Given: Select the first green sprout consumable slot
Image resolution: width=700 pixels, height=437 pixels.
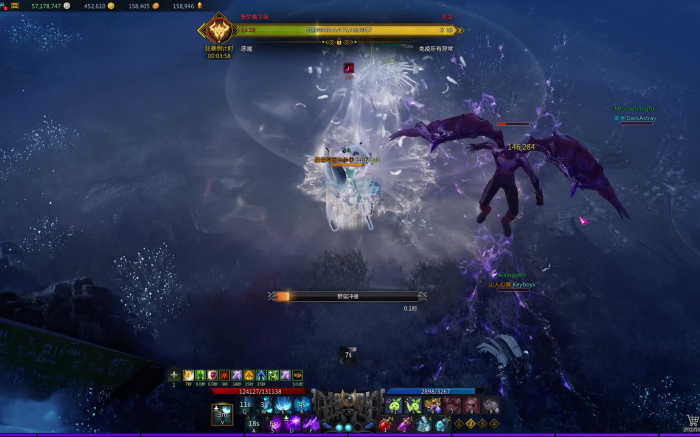Looking at the screenshot, I should coord(396,405).
